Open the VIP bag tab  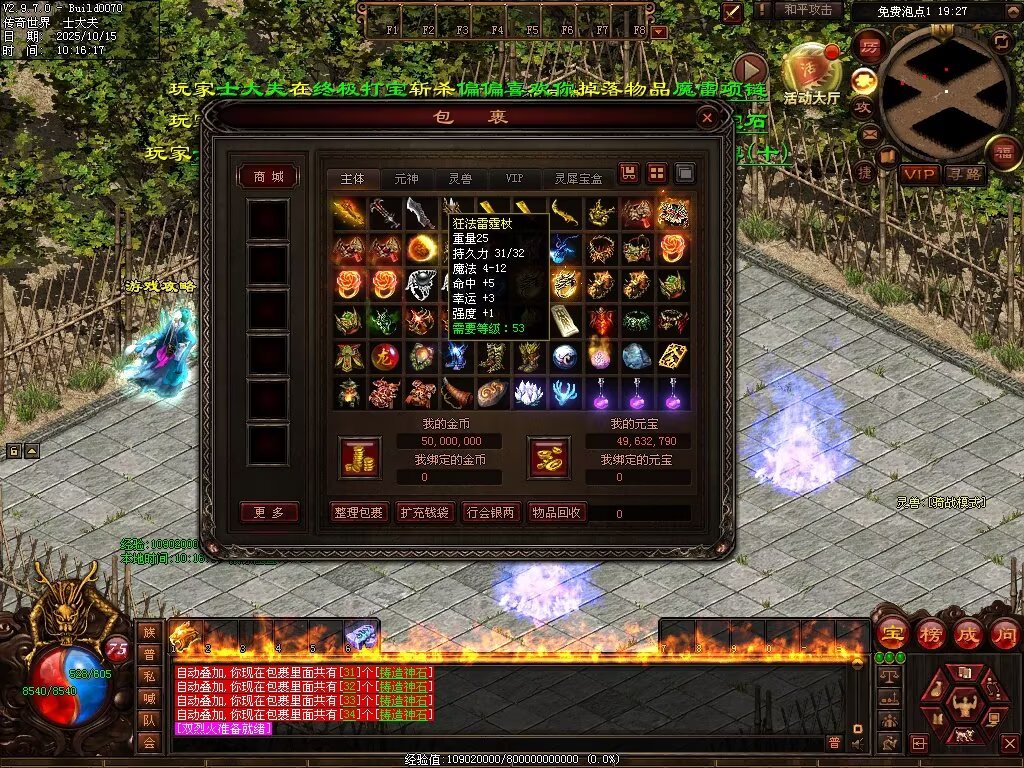(513, 179)
